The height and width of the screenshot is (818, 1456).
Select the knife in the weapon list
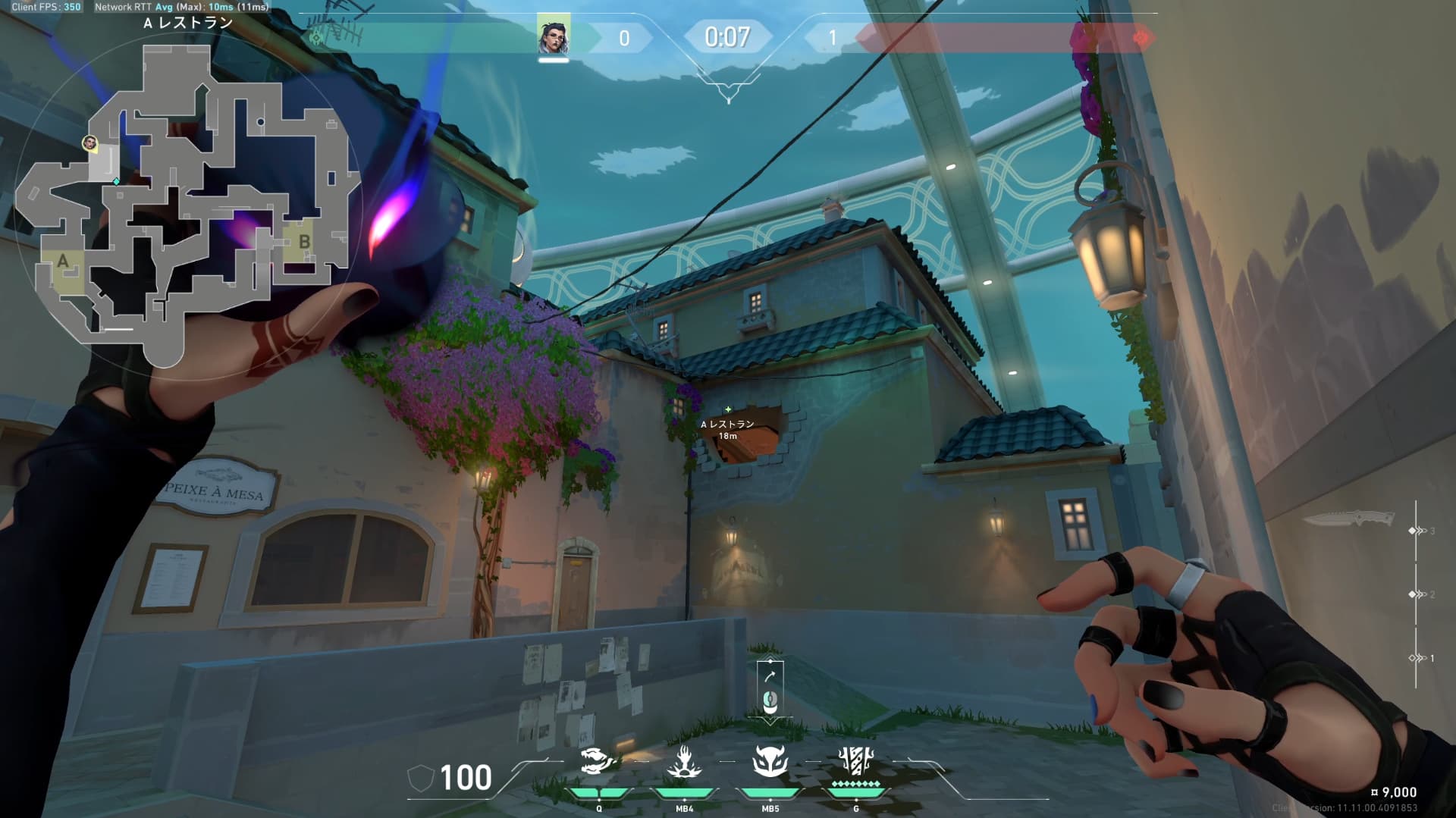[1348, 519]
